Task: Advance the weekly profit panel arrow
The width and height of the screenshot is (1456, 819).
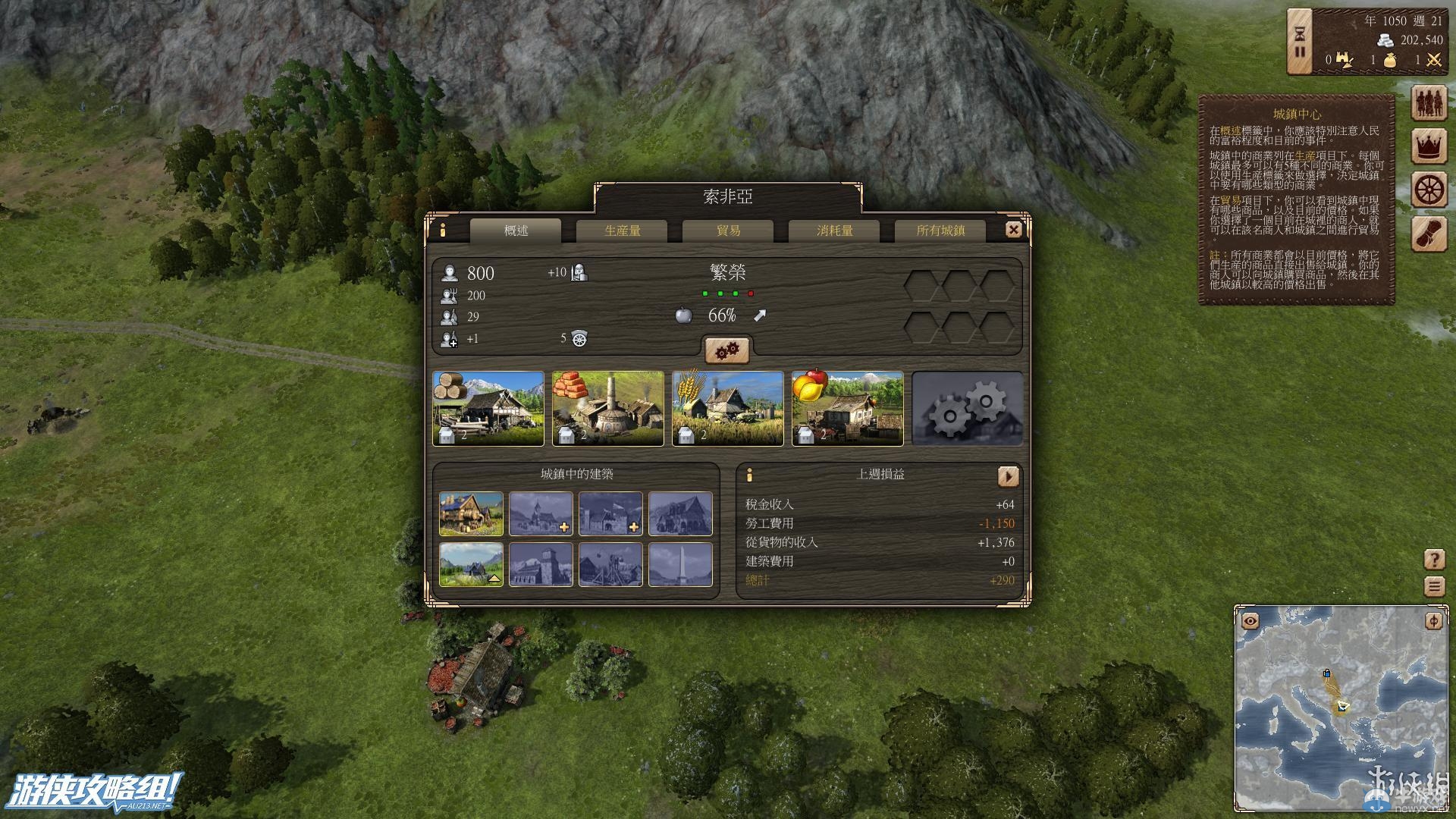Action: coord(1008,476)
